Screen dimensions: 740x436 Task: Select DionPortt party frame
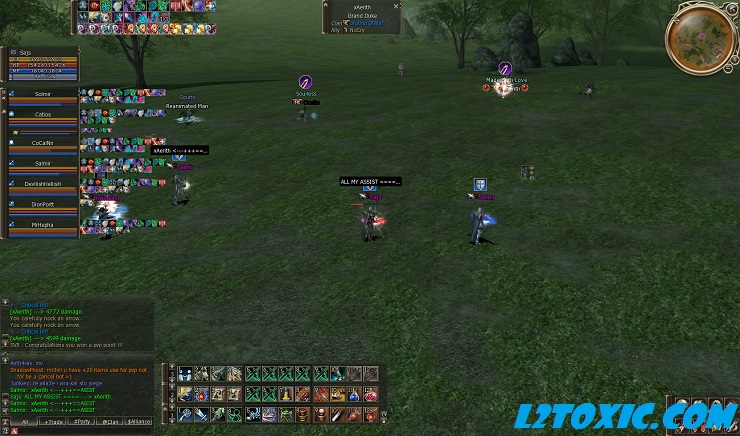pos(41,205)
